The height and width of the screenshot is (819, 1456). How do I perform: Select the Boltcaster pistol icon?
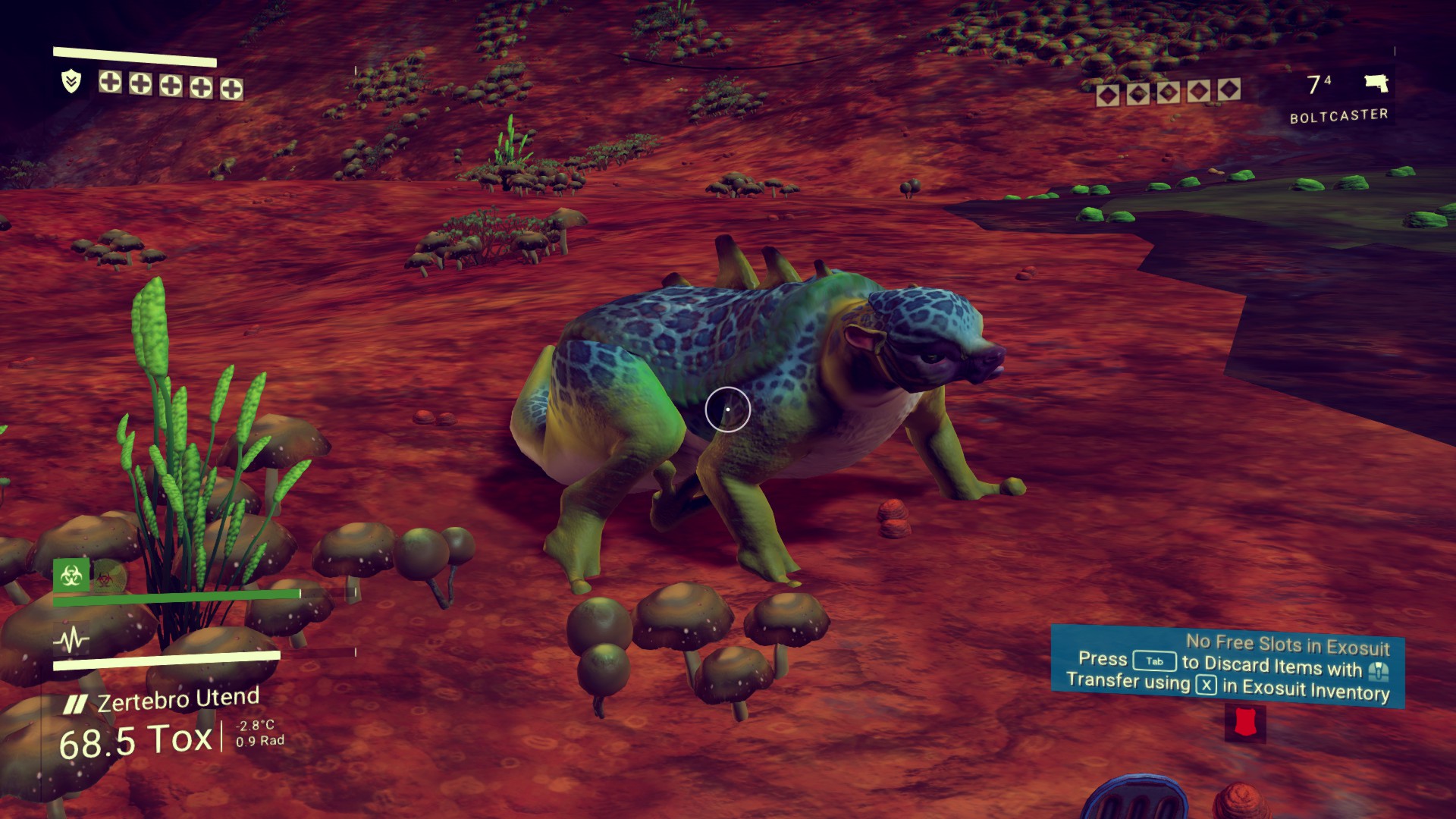pyautogui.click(x=1376, y=83)
